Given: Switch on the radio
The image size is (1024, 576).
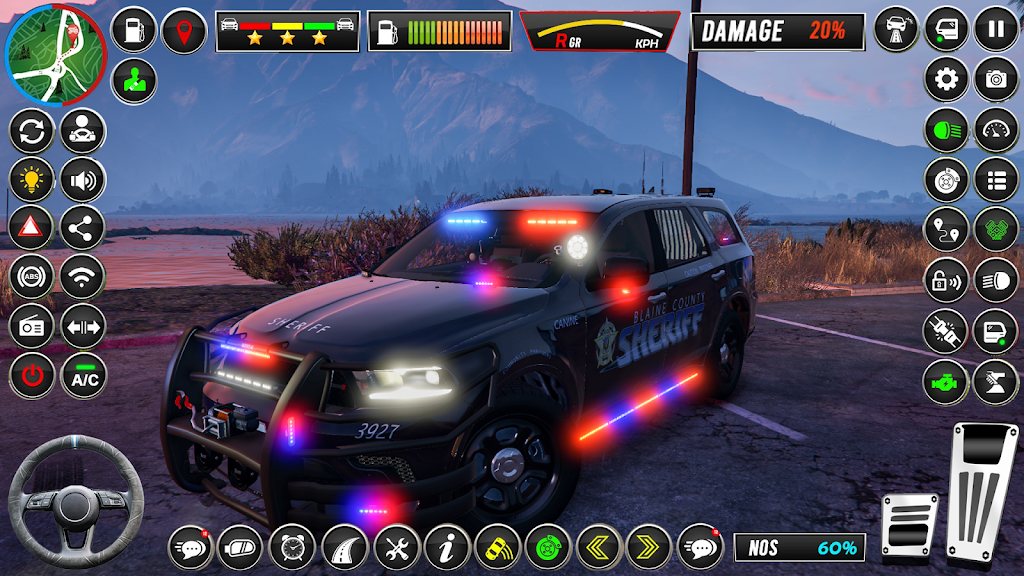Looking at the screenshot, I should 31,326.
